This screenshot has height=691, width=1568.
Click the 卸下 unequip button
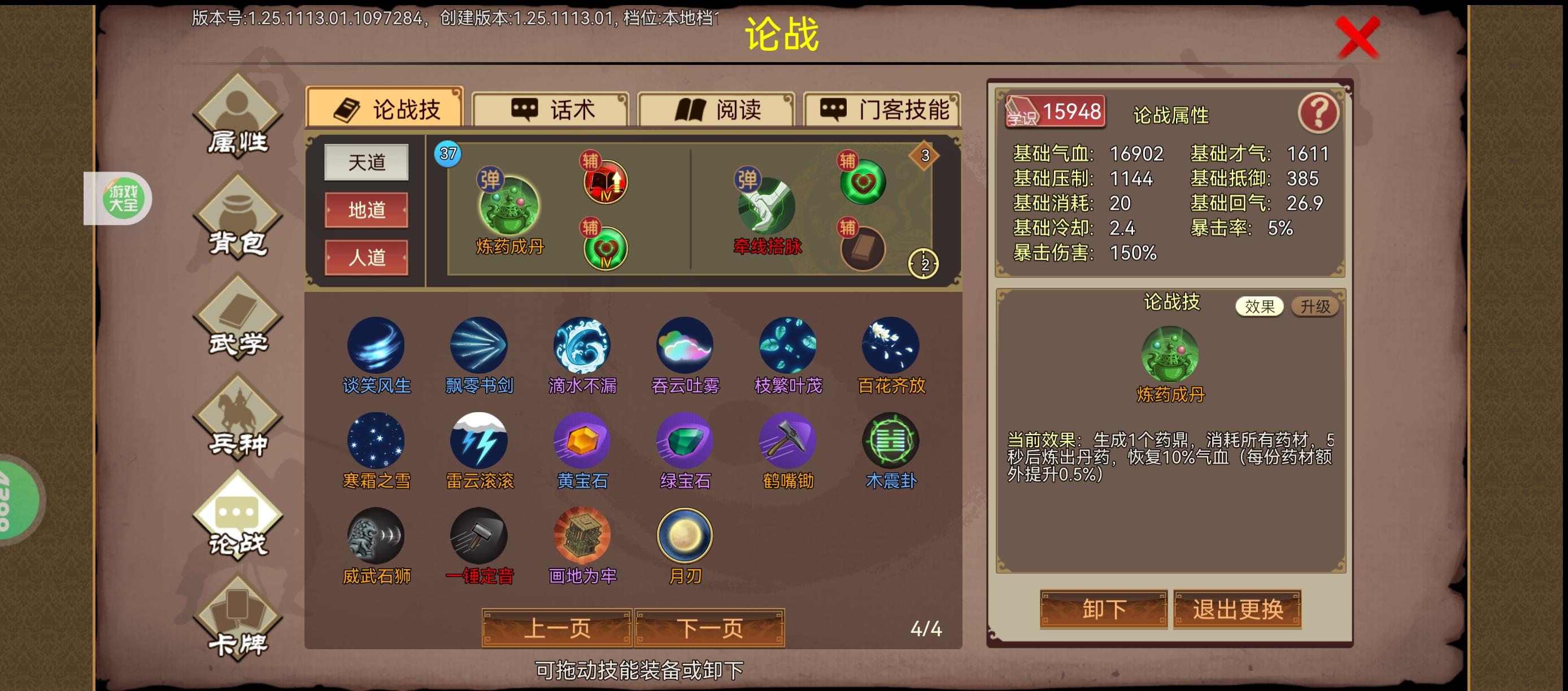[x=1105, y=610]
